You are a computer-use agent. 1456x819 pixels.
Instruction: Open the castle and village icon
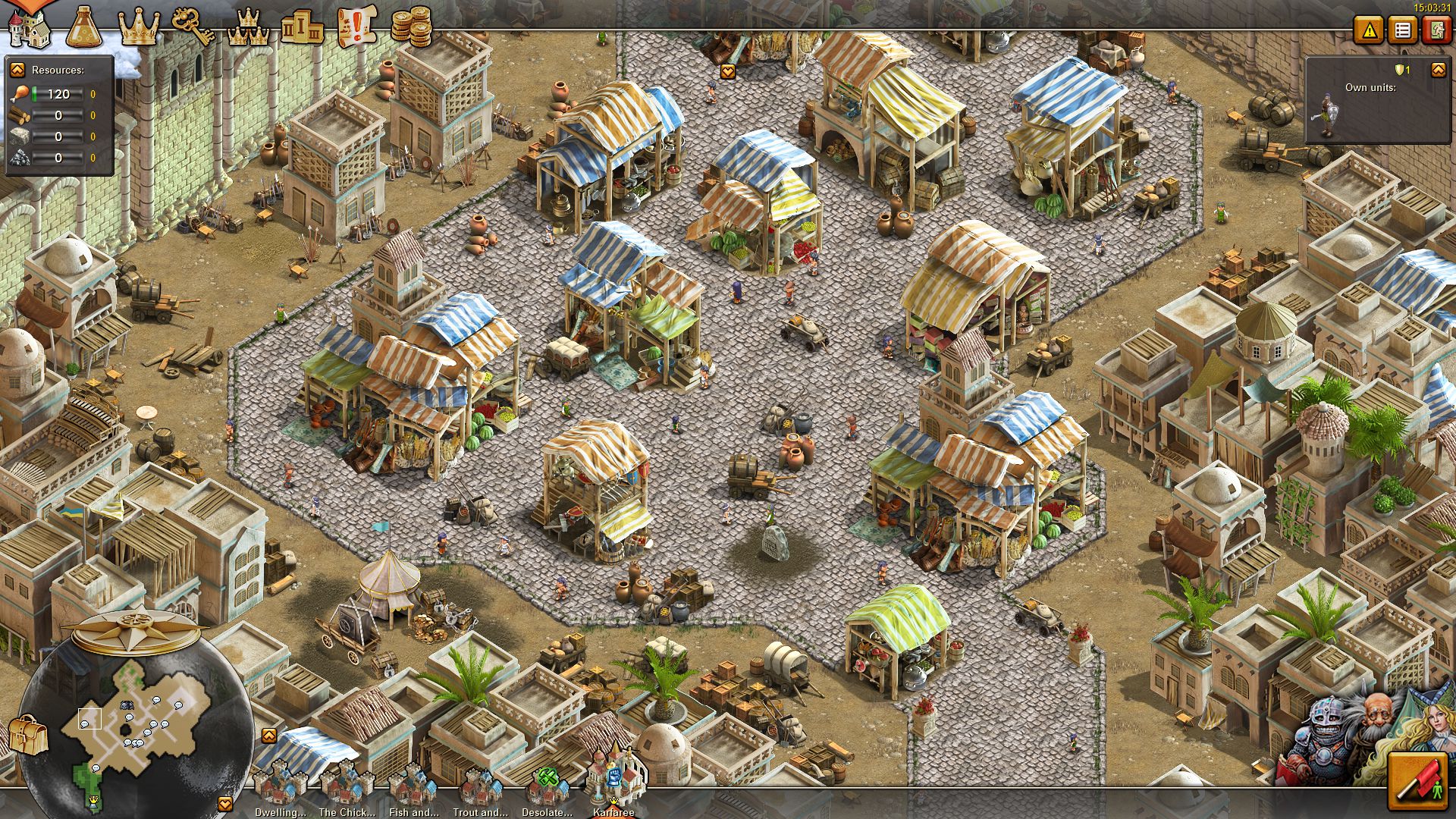[29, 27]
